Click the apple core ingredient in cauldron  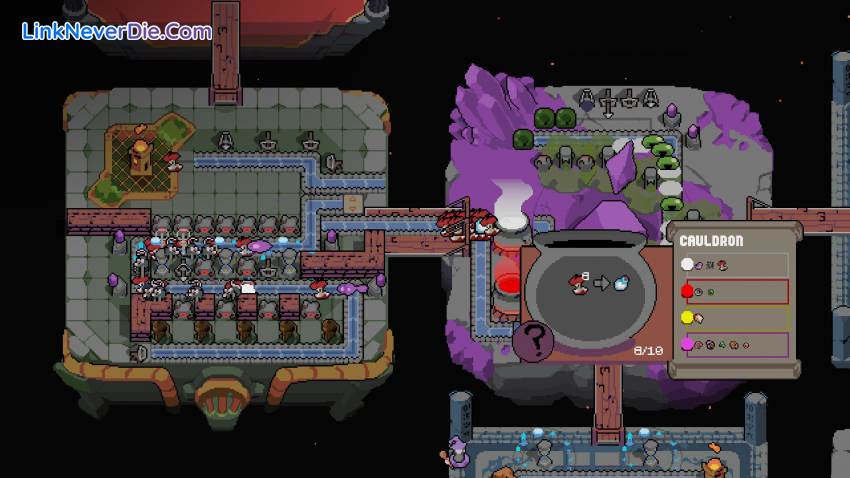(x=577, y=283)
